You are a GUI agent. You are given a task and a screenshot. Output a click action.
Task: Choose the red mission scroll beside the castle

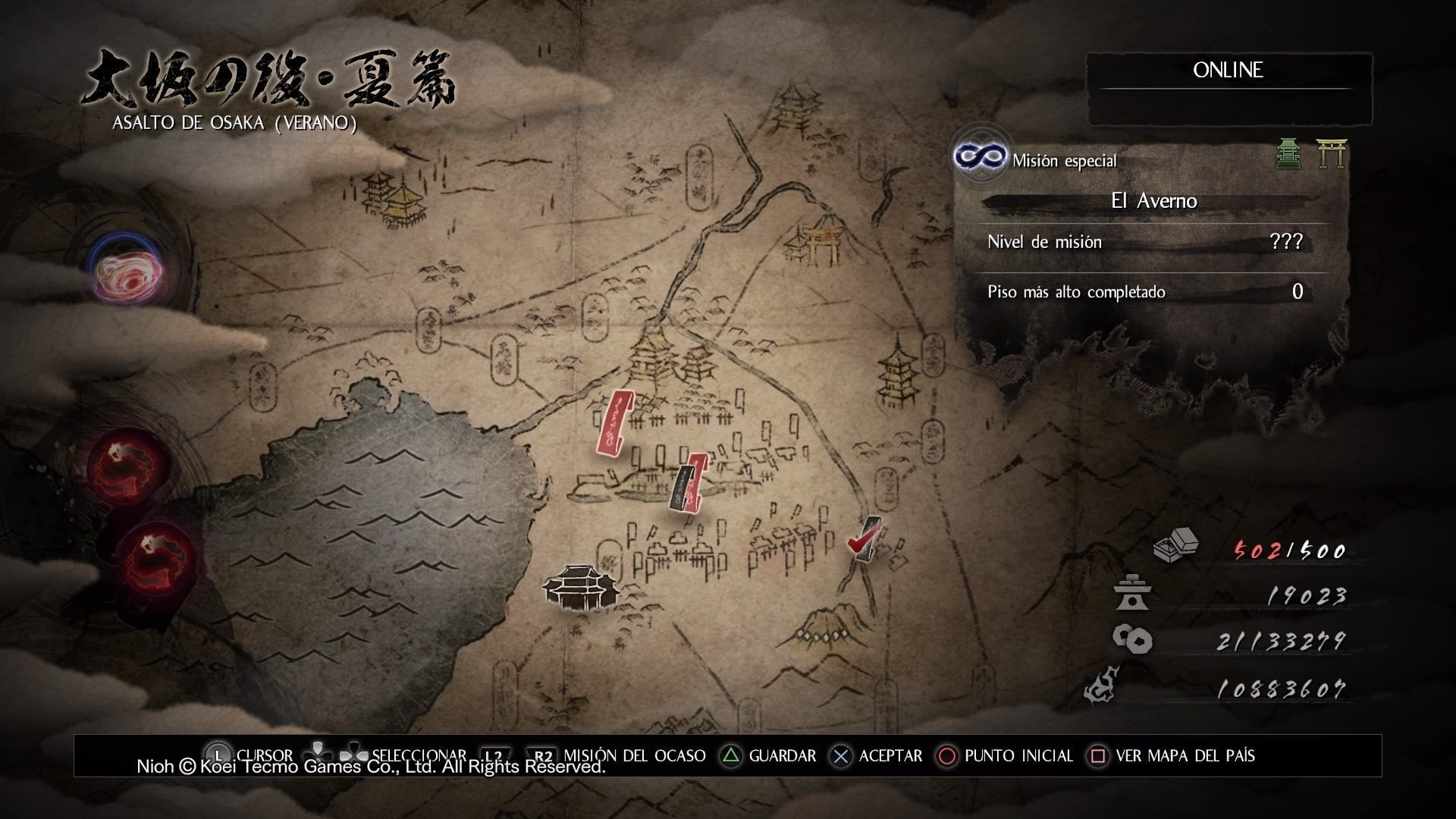point(614,423)
